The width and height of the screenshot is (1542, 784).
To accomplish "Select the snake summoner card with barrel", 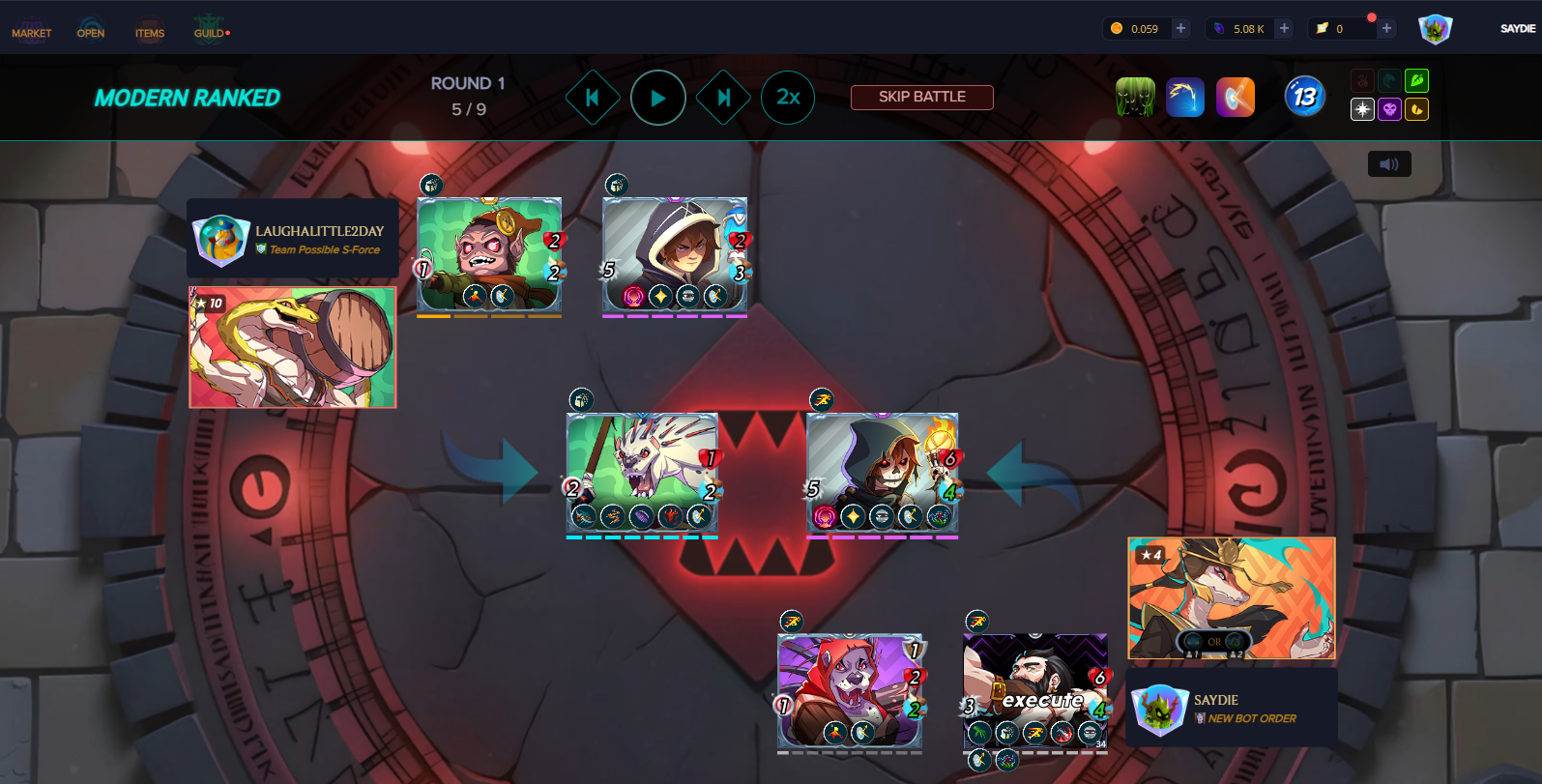I will 292,347.
